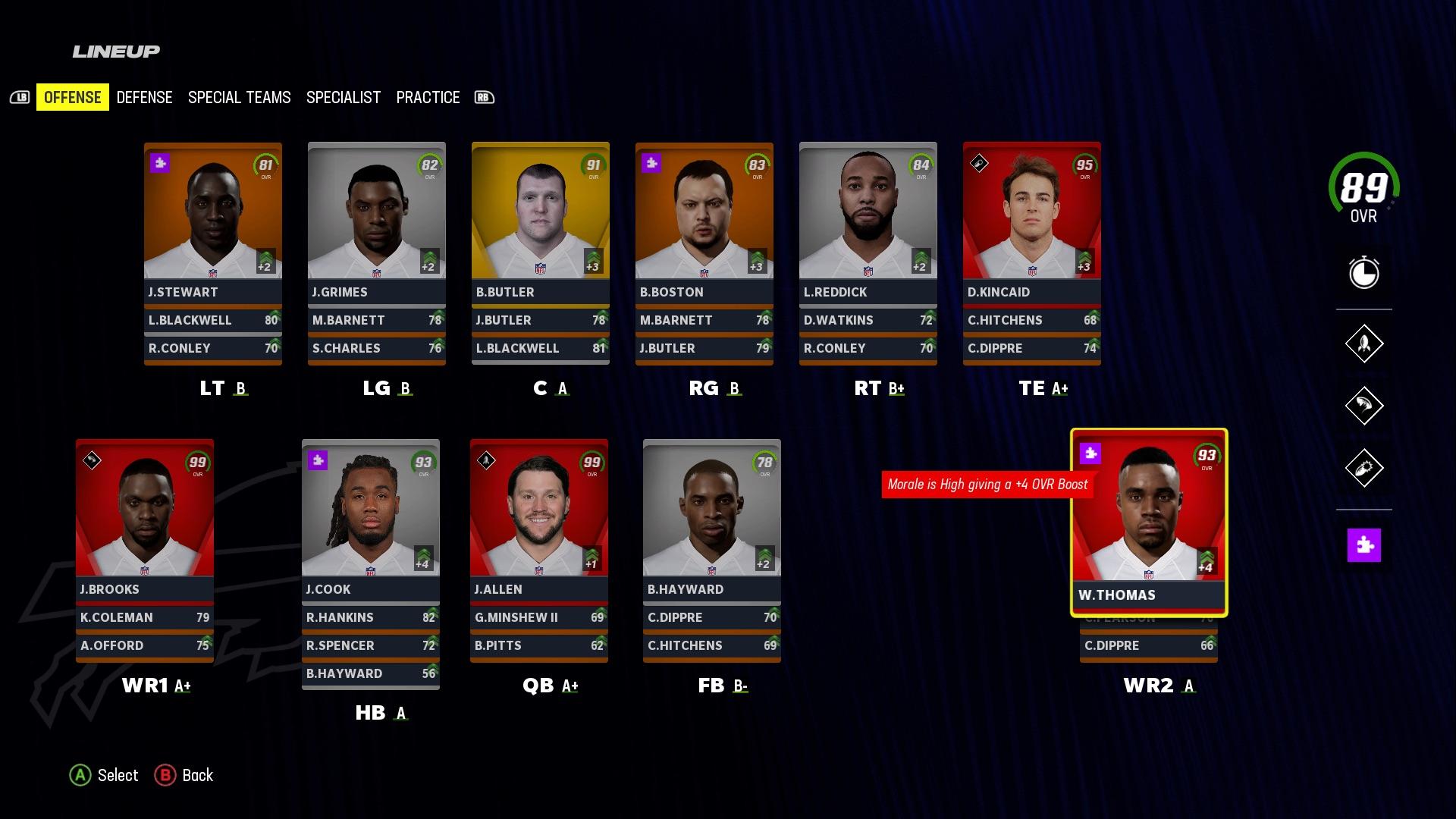Go to the Practice tab
The width and height of the screenshot is (1456, 819).
pyautogui.click(x=428, y=97)
